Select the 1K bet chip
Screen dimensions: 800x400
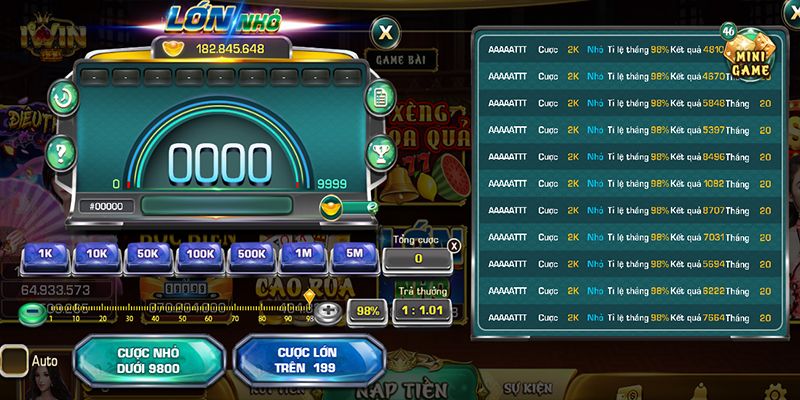[45, 255]
